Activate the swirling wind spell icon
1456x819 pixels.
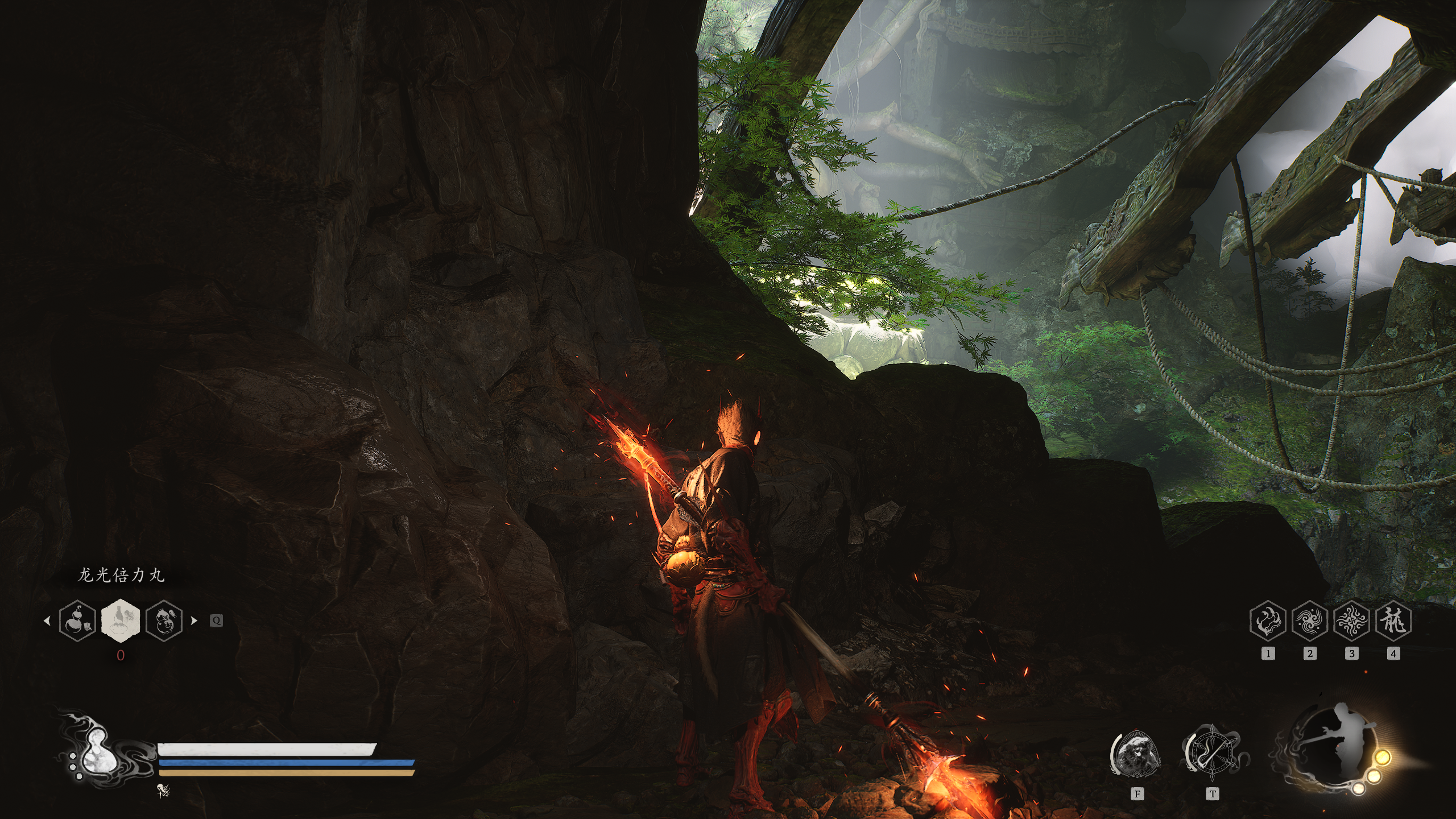[x=1309, y=621]
